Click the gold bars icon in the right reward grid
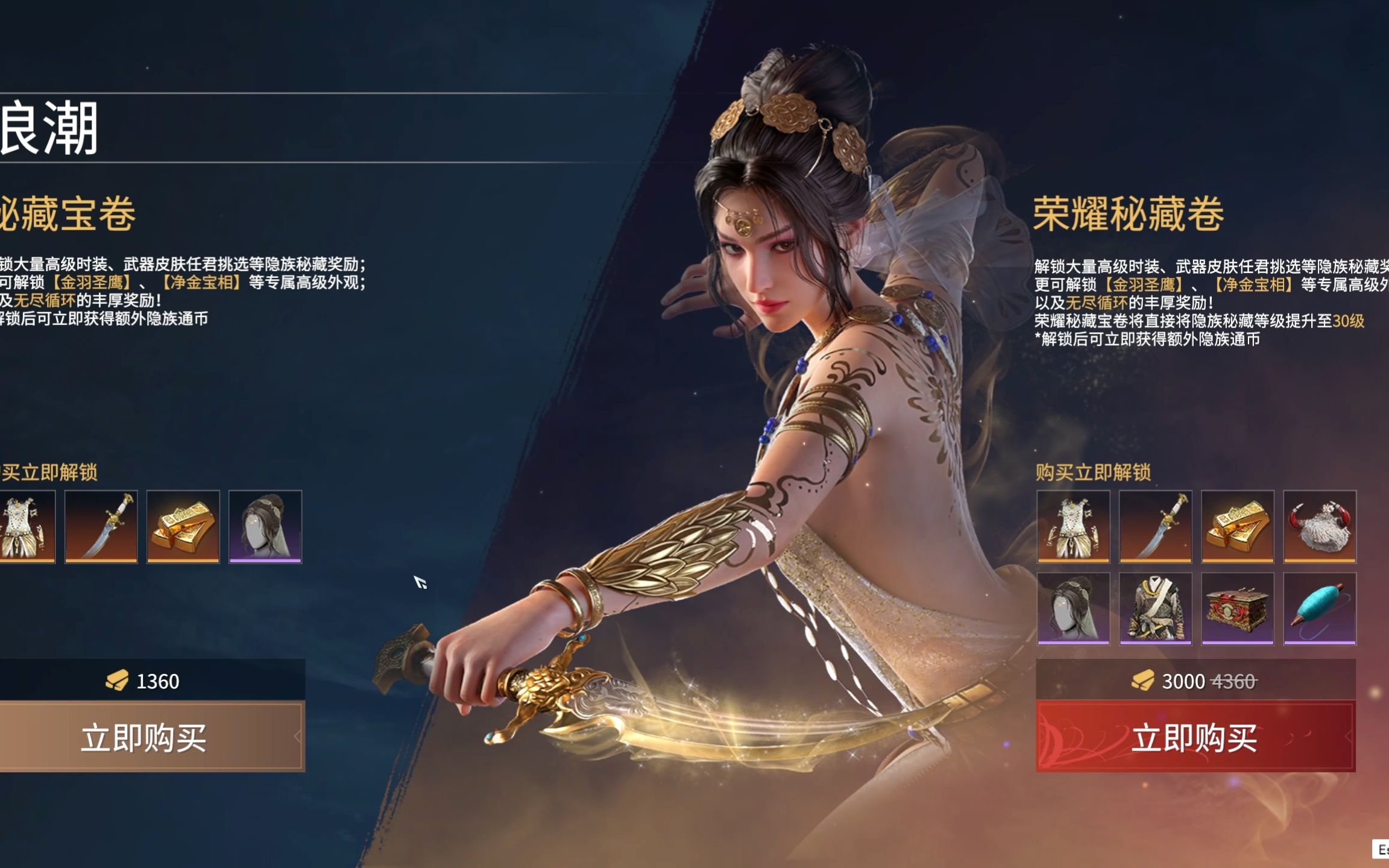 [1236, 526]
